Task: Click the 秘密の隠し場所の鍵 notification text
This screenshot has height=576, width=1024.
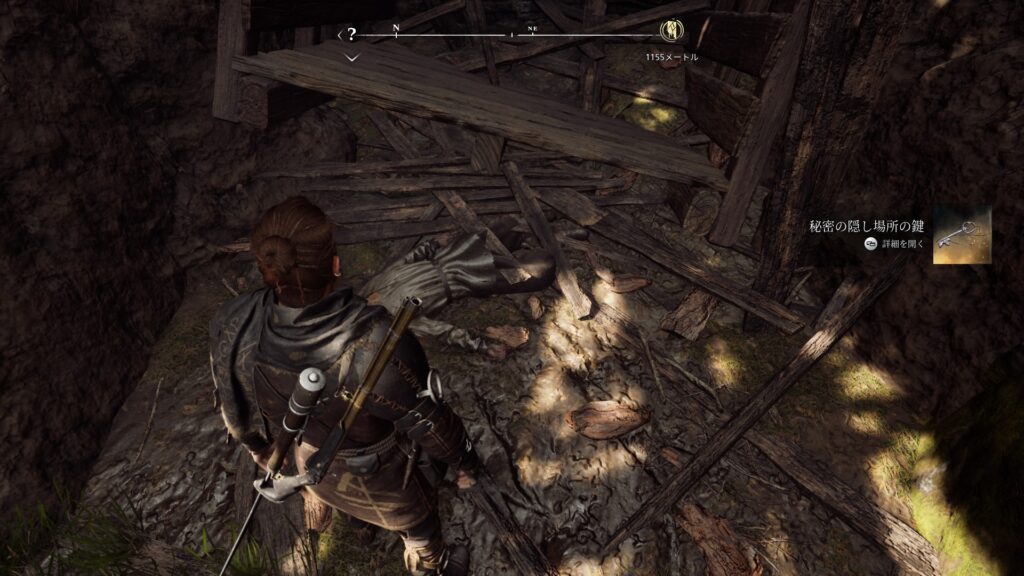Action: (x=868, y=226)
